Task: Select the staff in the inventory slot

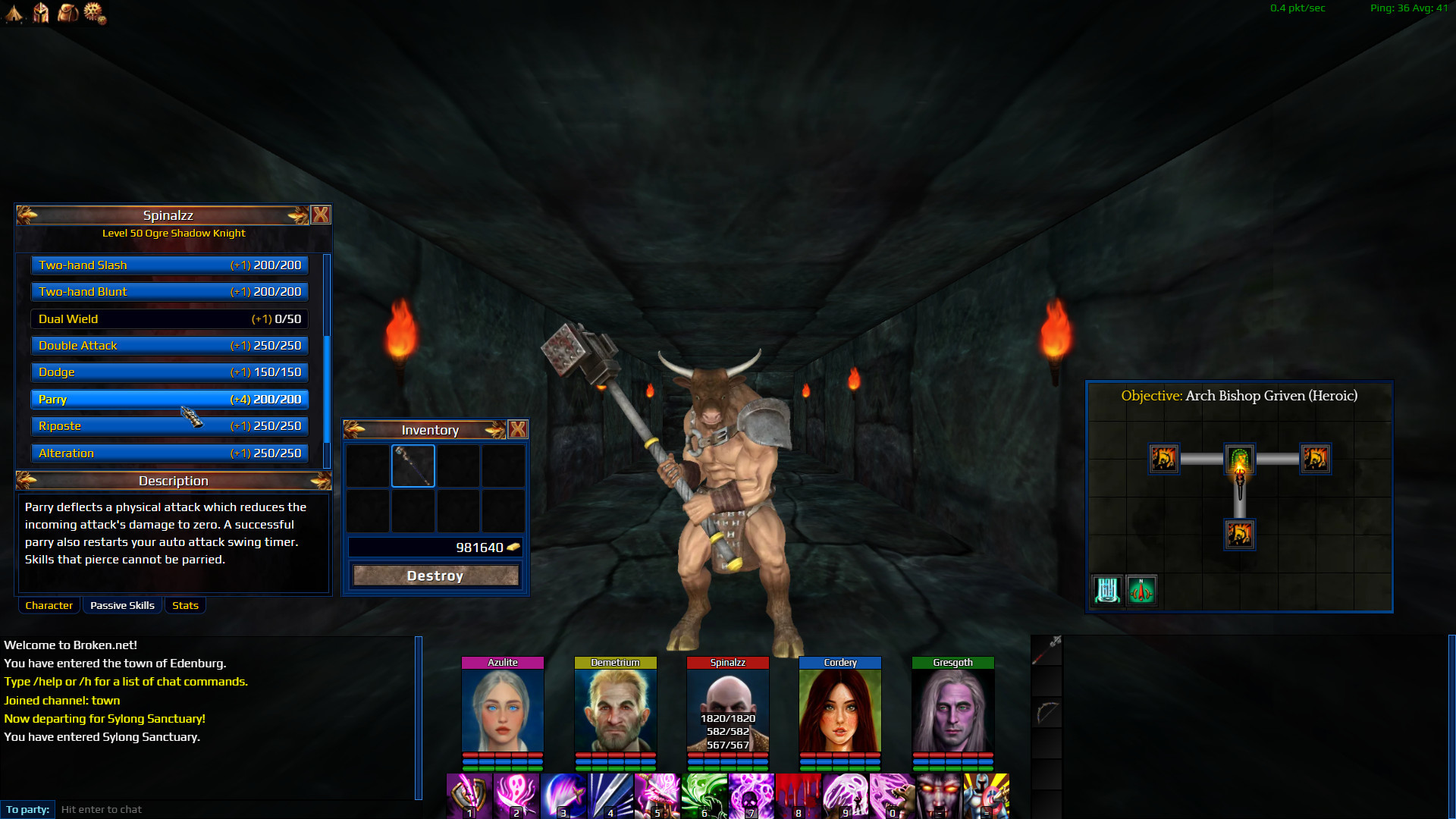Action: click(x=413, y=466)
